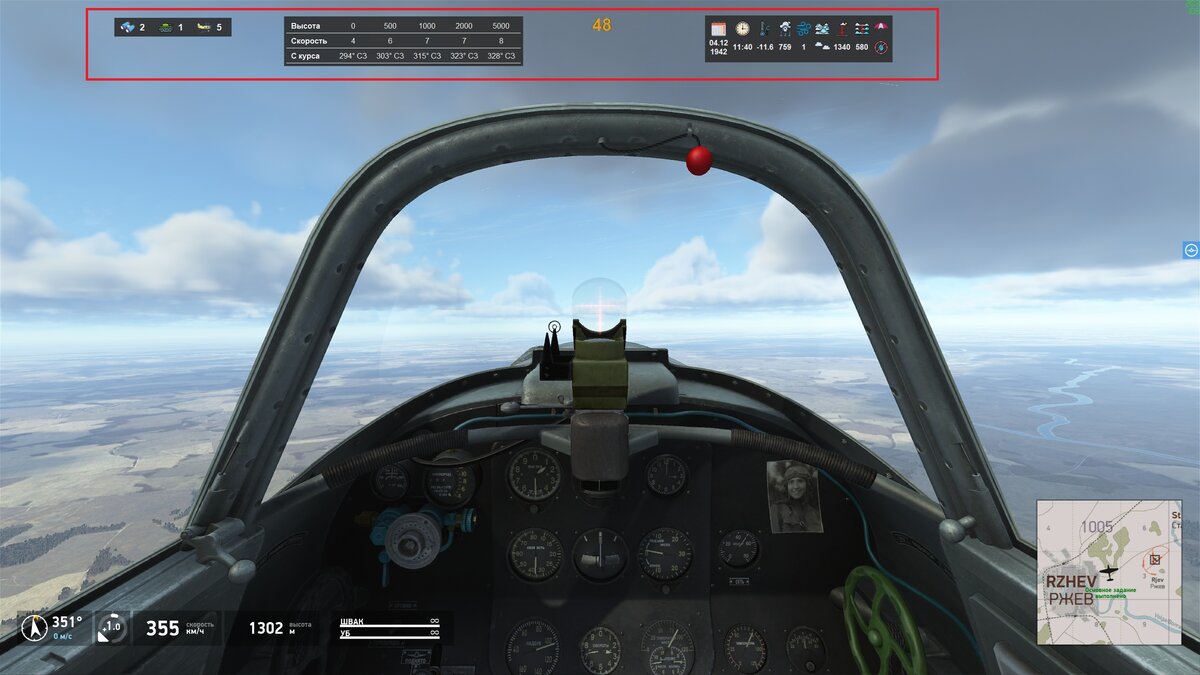1200x675 pixels.
Task: Click the clock time icon
Action: click(742, 29)
